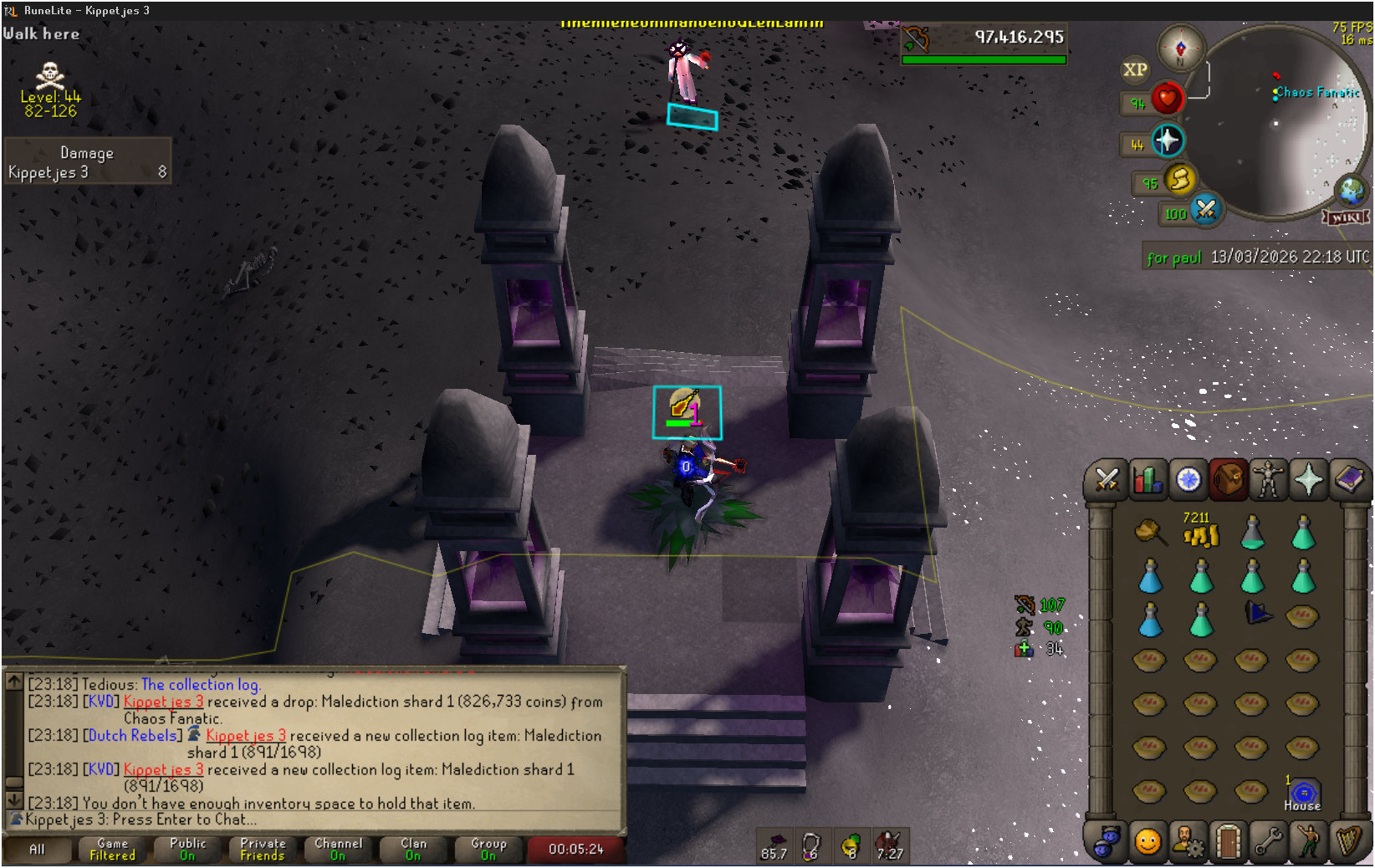1375x868 pixels.
Task: Activate the special attack orb
Action: [1205, 209]
